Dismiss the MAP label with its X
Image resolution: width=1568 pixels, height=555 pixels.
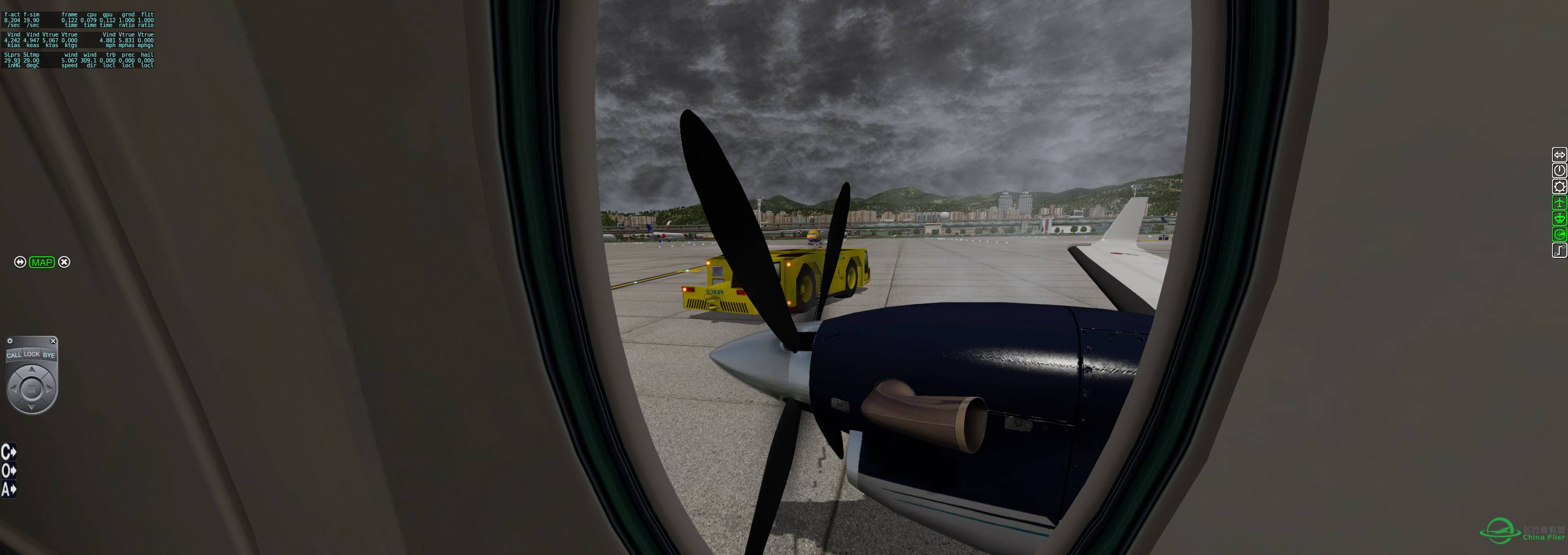tap(64, 262)
